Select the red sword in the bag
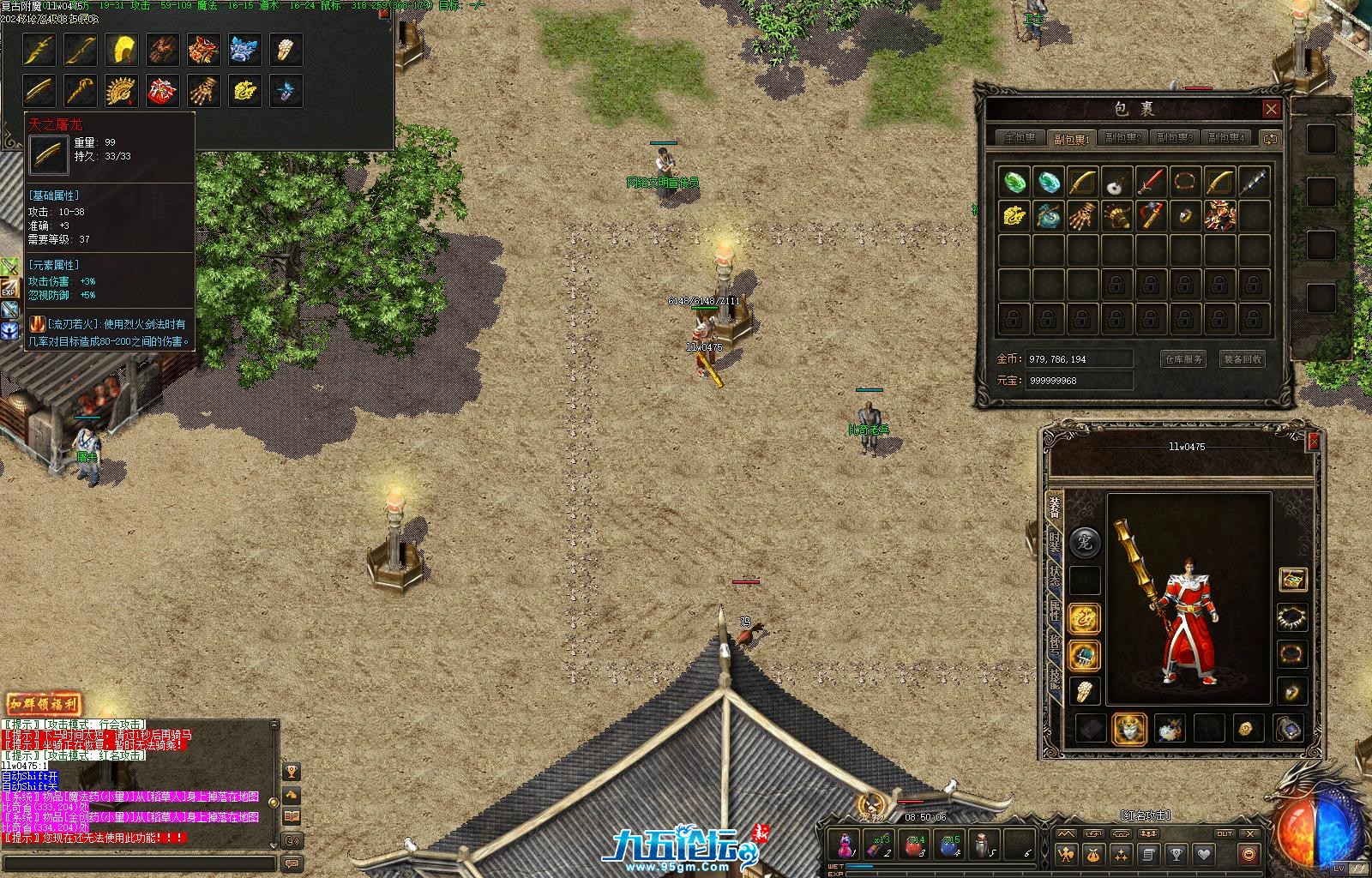This screenshot has width=1372, height=878. 1151,182
